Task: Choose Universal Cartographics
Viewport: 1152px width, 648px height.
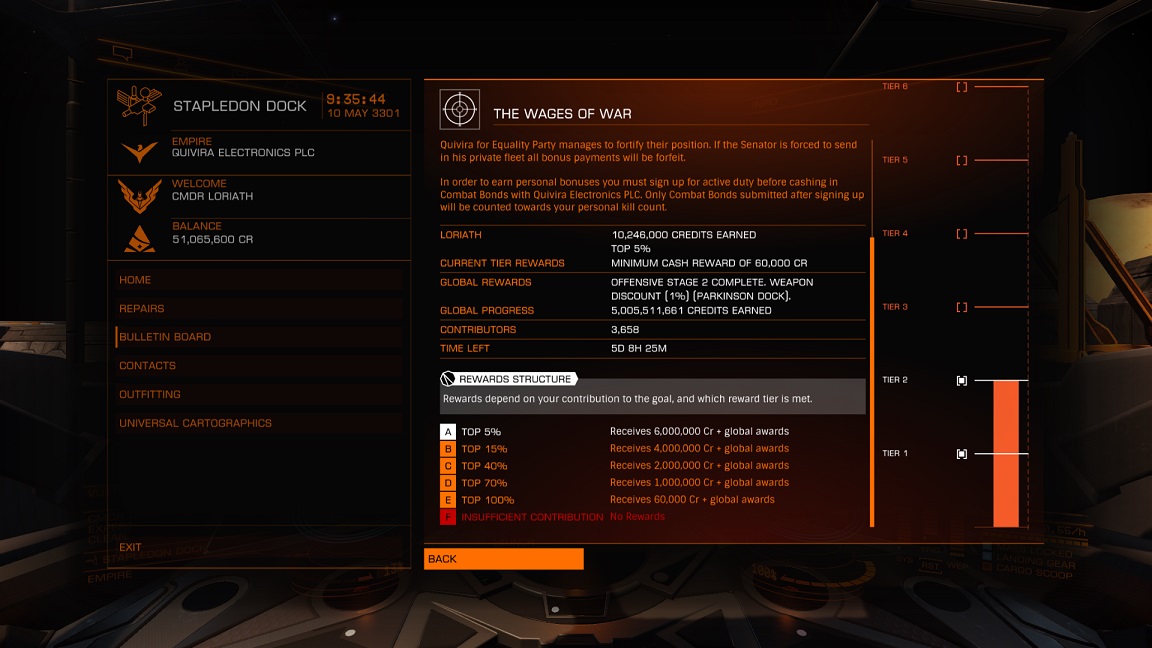Action: [x=195, y=423]
